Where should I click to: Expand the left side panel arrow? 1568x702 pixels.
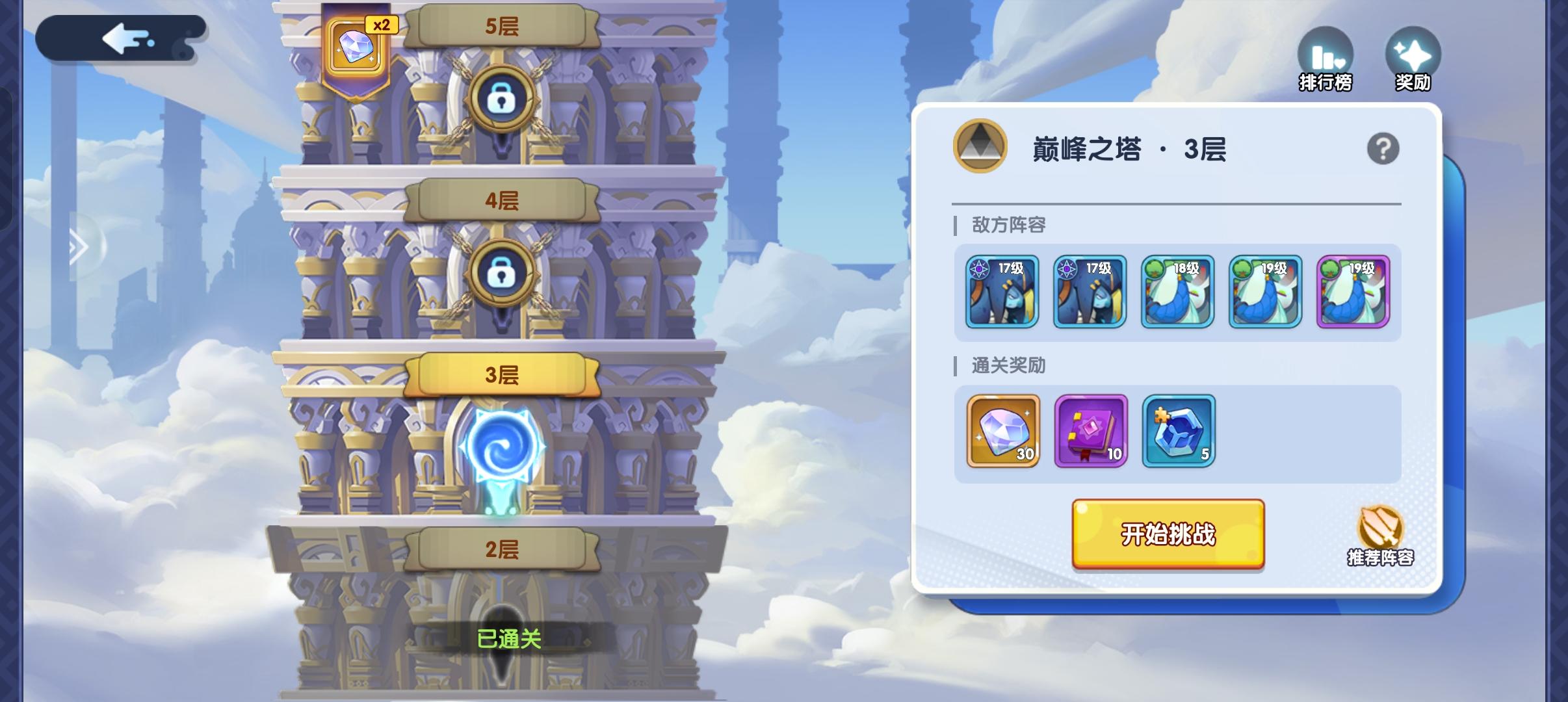click(x=78, y=247)
